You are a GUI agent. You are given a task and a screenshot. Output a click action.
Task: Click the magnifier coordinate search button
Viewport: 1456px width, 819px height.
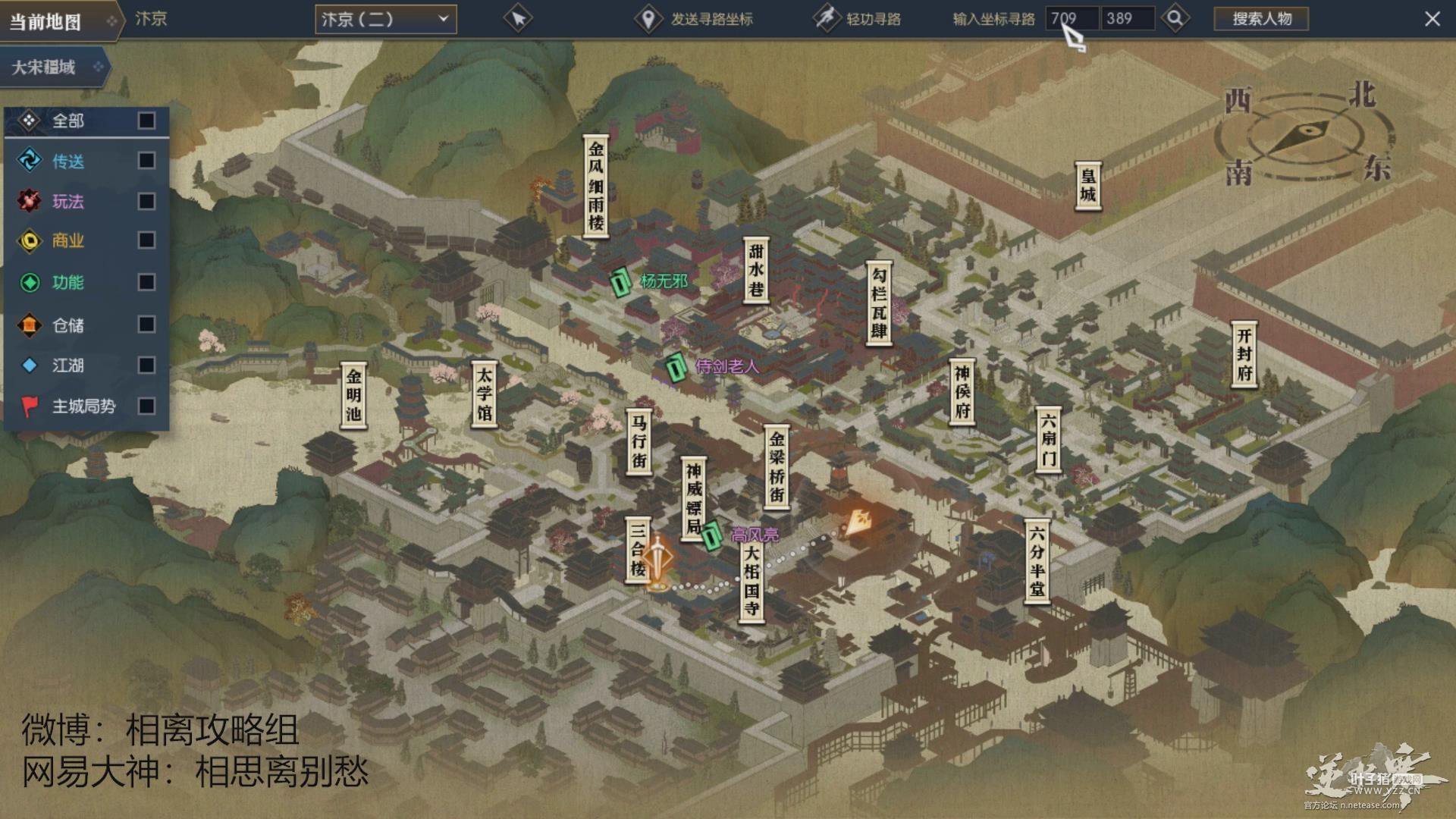pyautogui.click(x=1175, y=18)
